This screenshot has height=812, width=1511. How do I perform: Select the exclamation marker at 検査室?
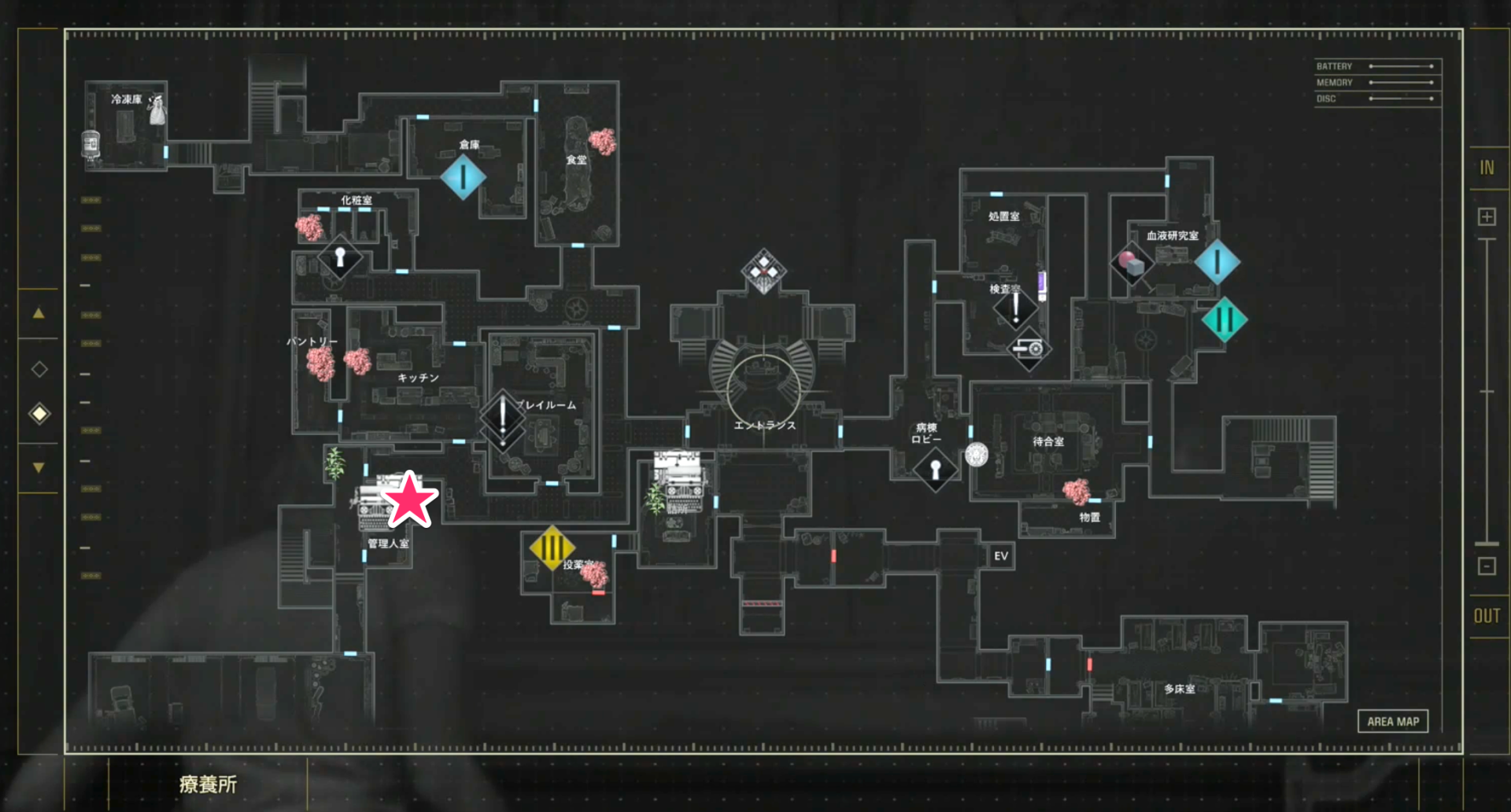[1015, 306]
